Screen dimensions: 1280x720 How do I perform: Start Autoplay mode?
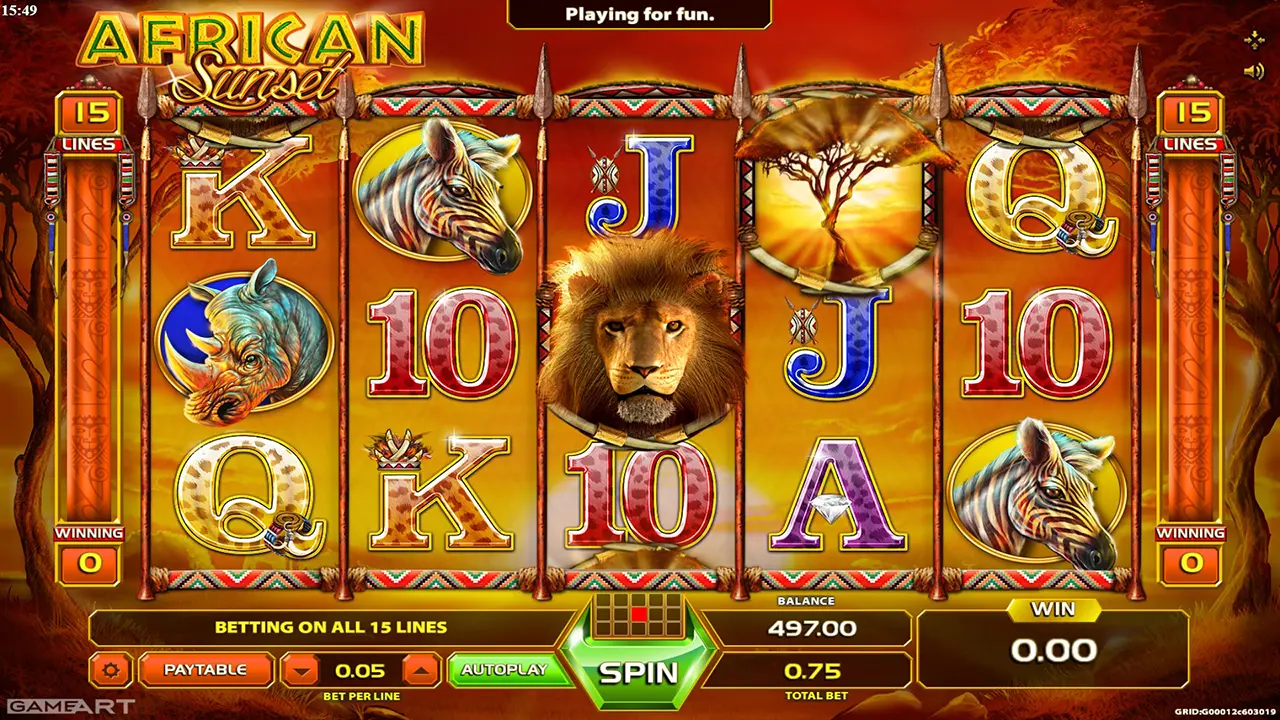click(x=504, y=669)
